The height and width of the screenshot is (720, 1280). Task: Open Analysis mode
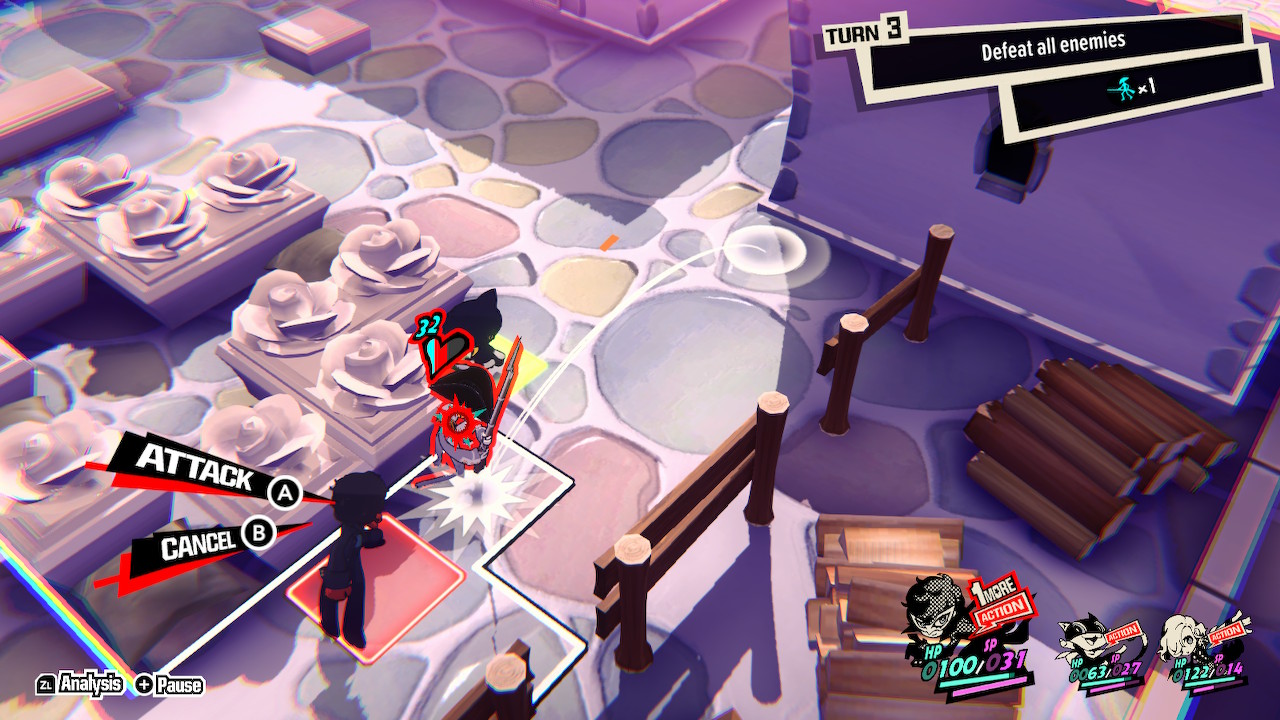pyautogui.click(x=91, y=684)
